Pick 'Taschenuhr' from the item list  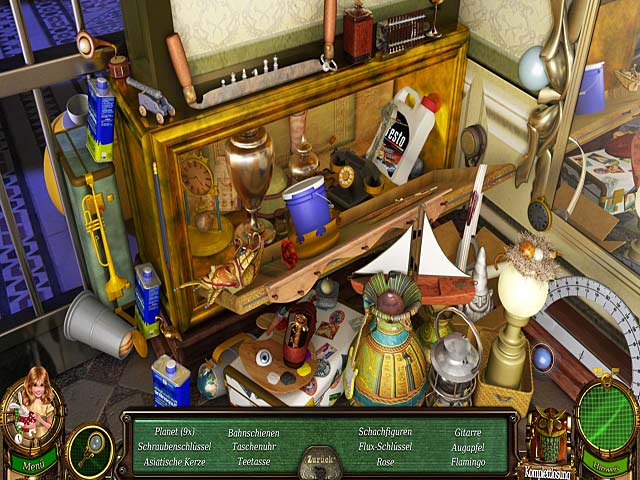(x=254, y=446)
